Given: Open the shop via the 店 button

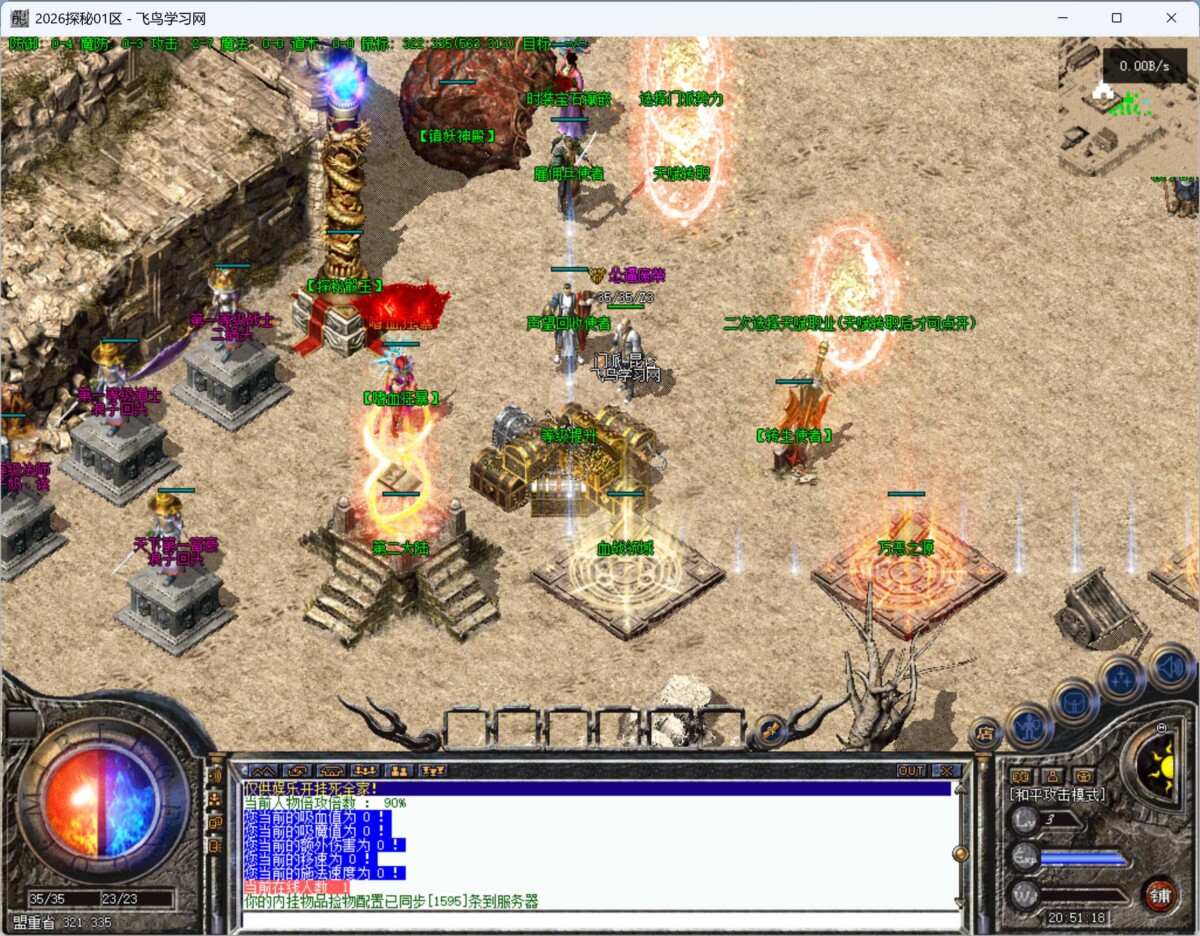Looking at the screenshot, I should 985,734.
